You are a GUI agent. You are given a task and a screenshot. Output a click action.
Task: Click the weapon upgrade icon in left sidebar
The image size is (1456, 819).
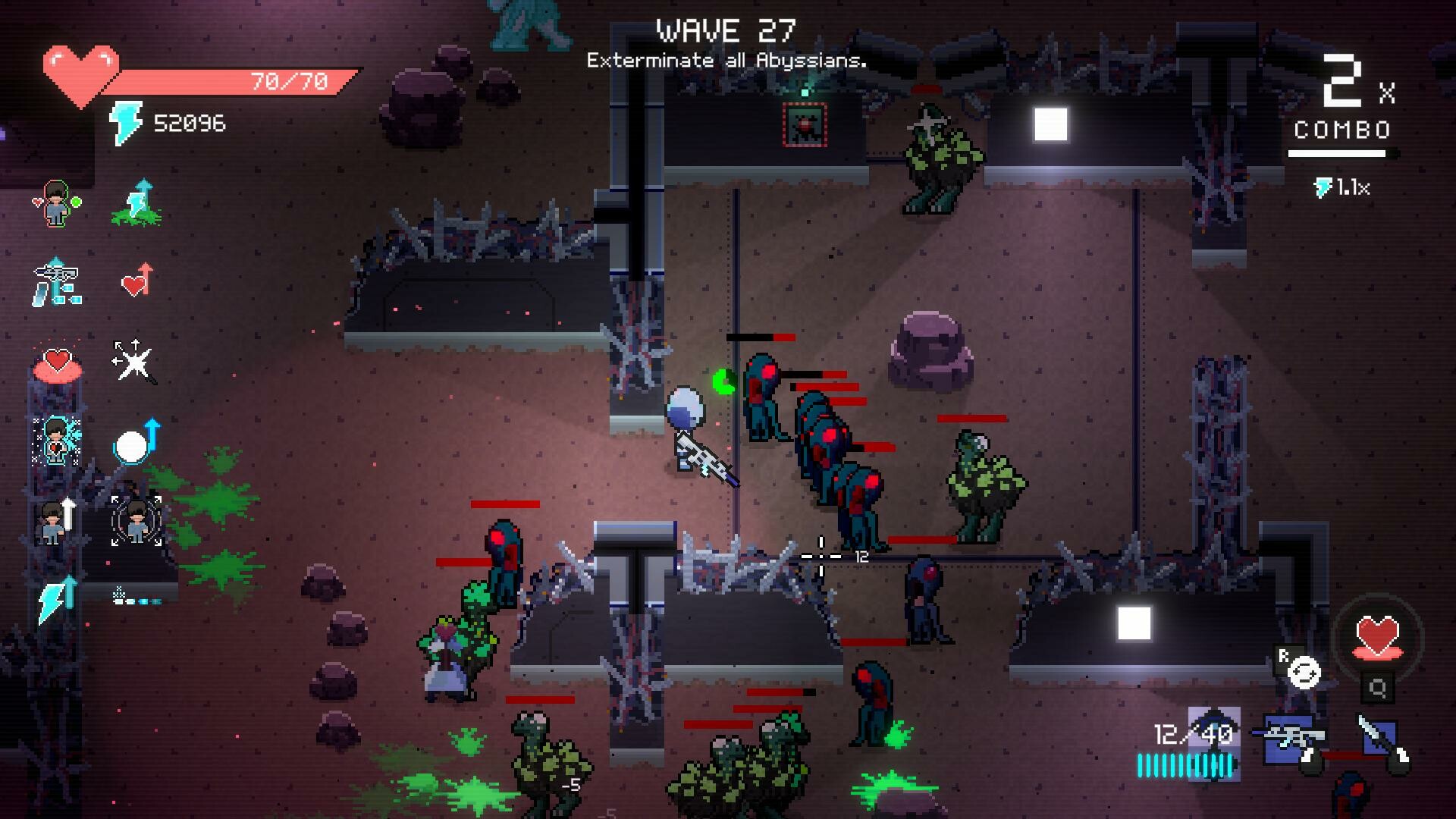(57, 282)
